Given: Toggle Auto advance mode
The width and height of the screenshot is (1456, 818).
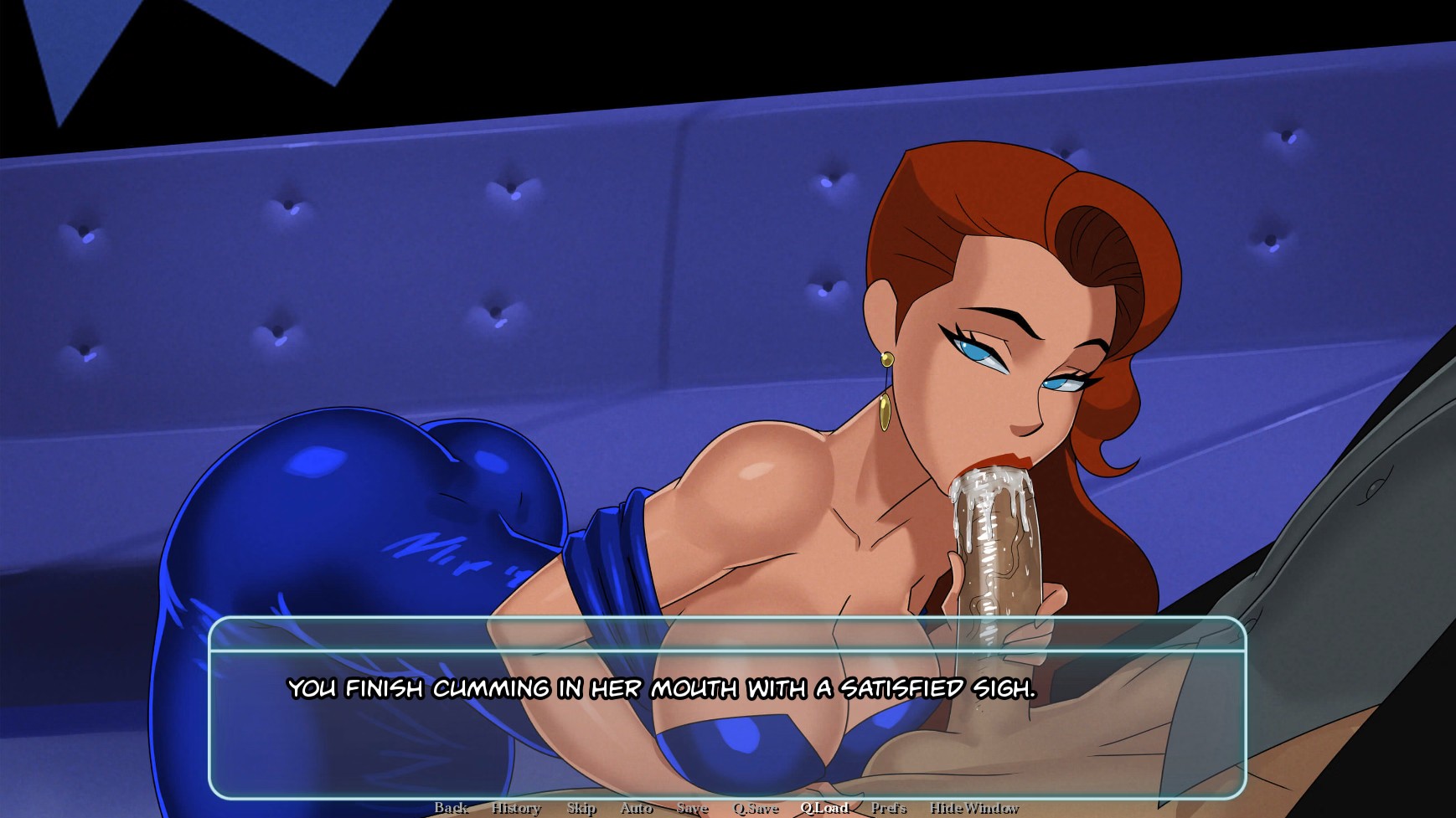Looking at the screenshot, I should [637, 808].
